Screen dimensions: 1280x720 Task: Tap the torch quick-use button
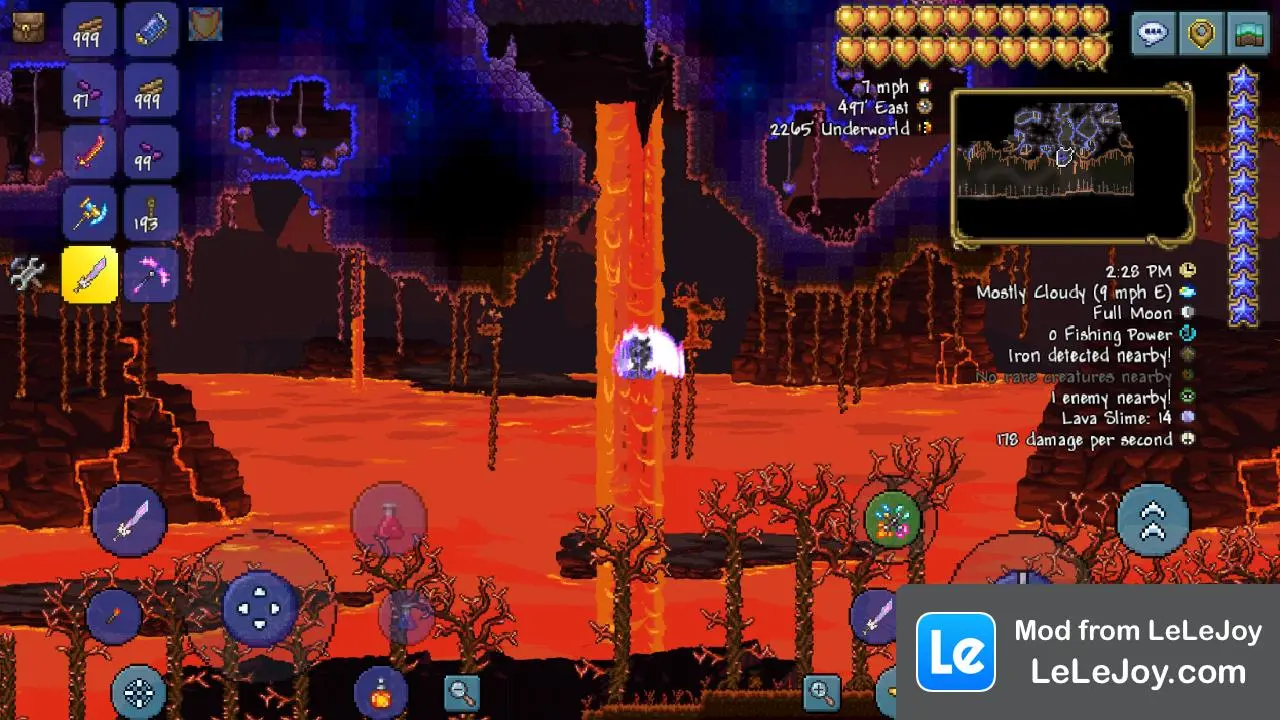click(113, 616)
